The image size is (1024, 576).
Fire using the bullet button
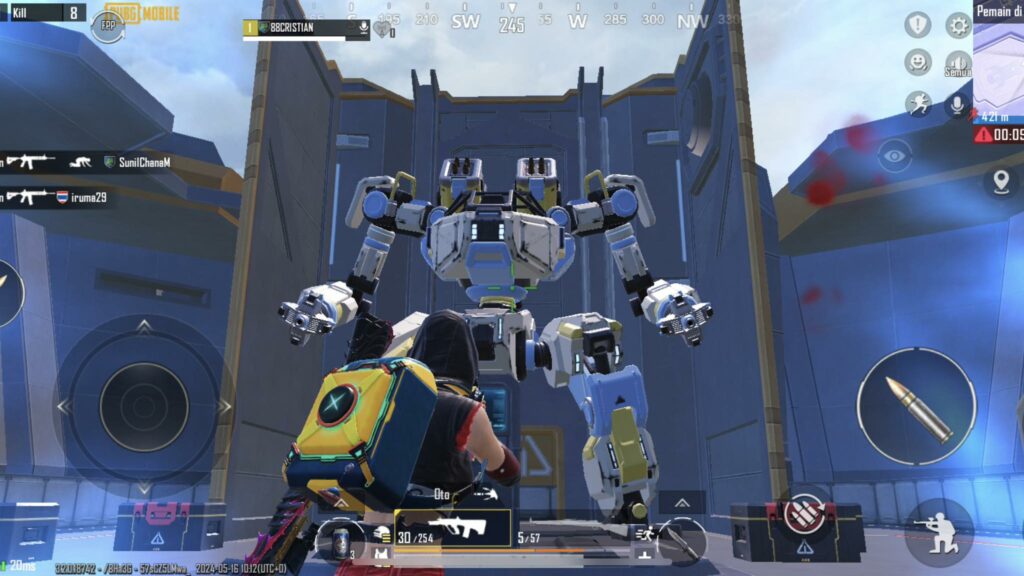coord(916,406)
